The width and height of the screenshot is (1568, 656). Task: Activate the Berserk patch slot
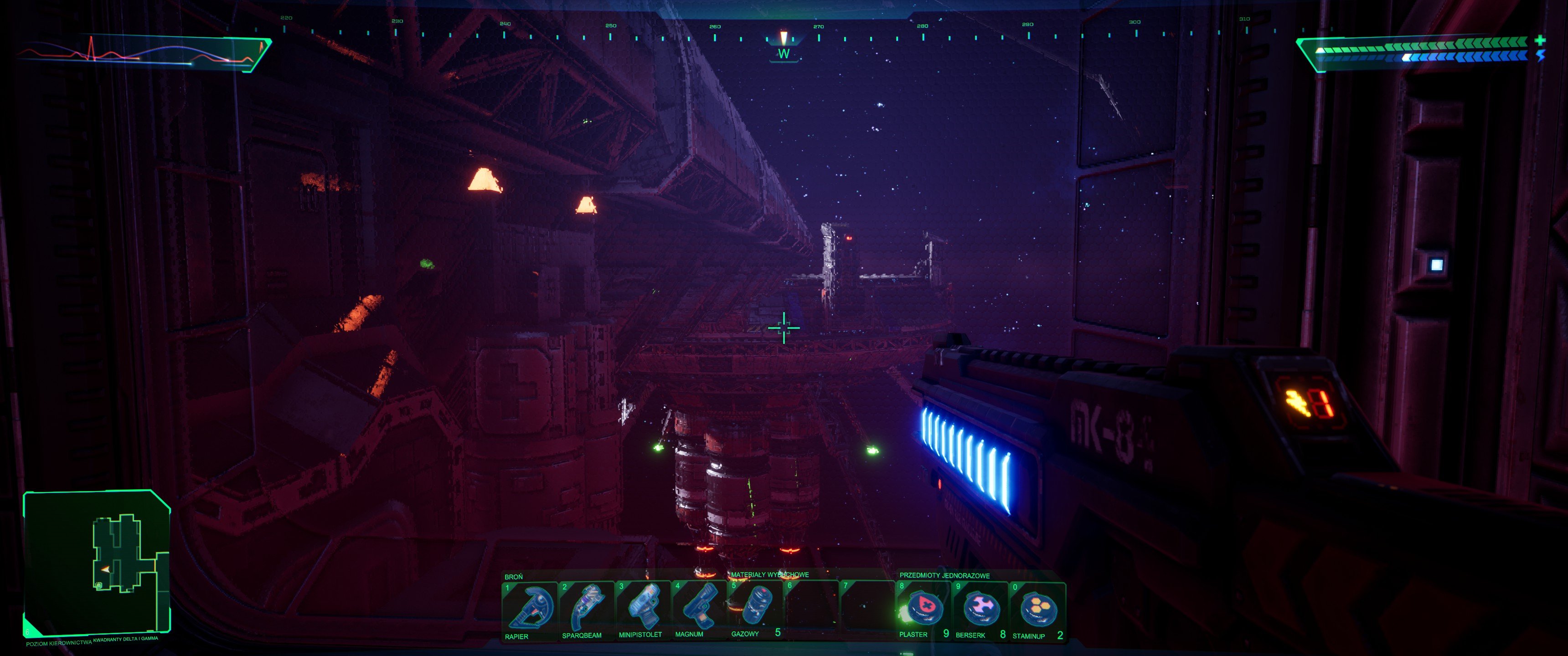point(980,610)
